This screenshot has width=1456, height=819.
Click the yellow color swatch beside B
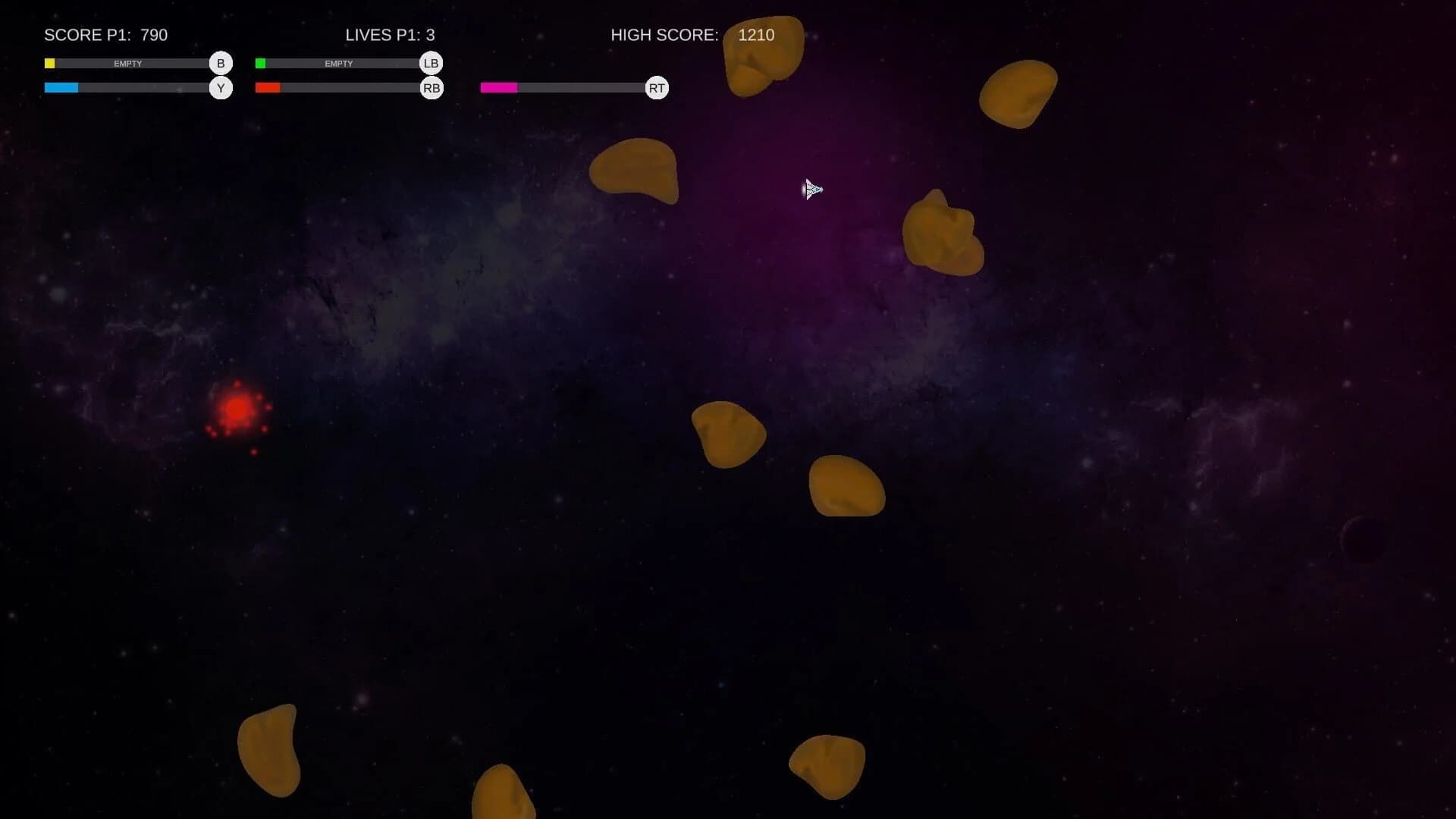pos(50,63)
